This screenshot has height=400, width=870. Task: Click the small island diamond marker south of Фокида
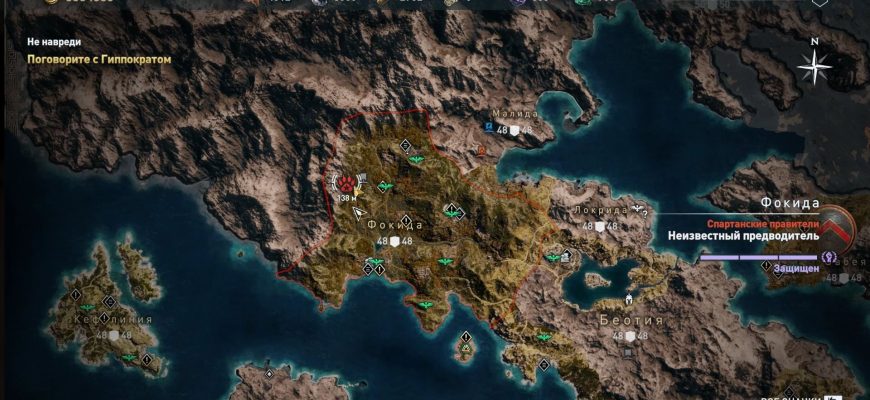464,336
